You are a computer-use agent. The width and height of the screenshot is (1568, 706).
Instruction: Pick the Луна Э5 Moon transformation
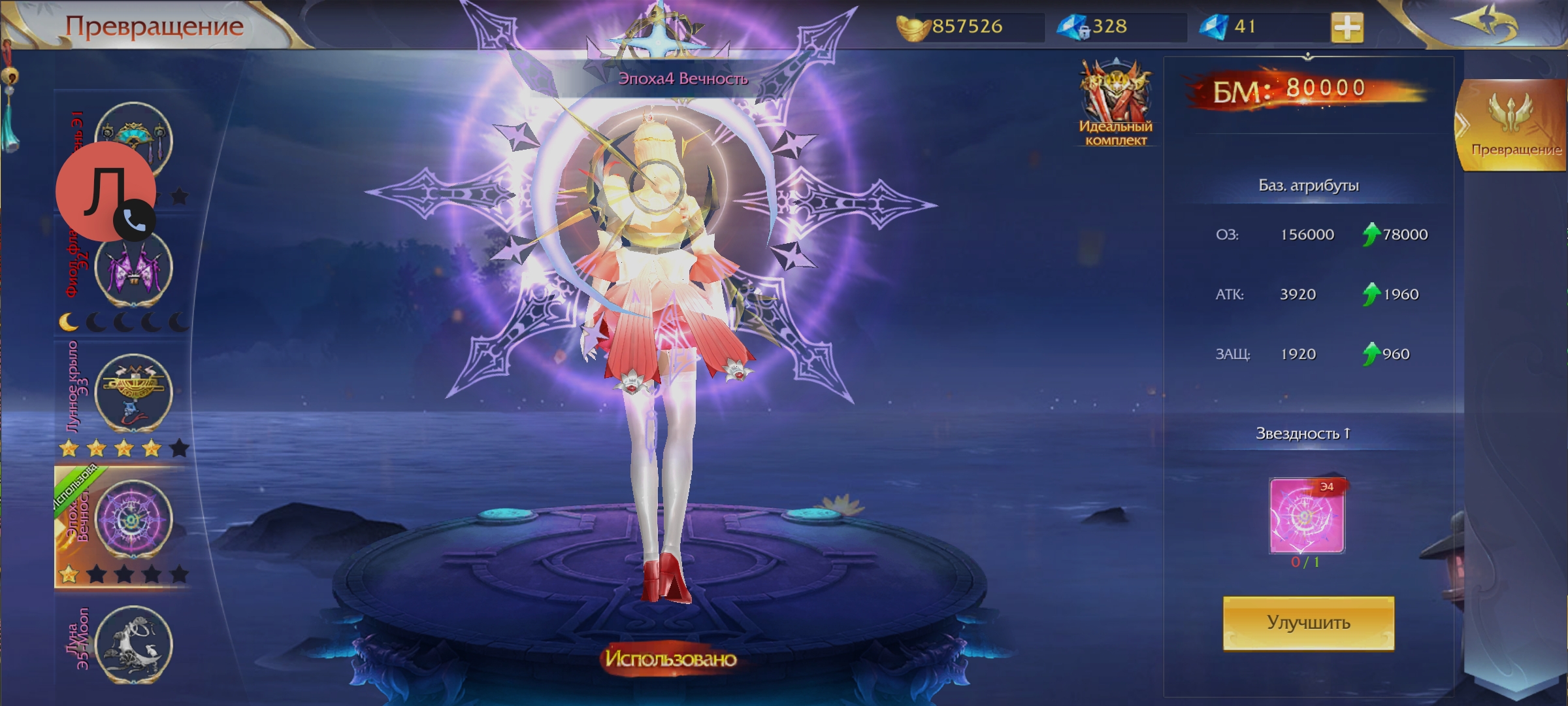(133, 643)
